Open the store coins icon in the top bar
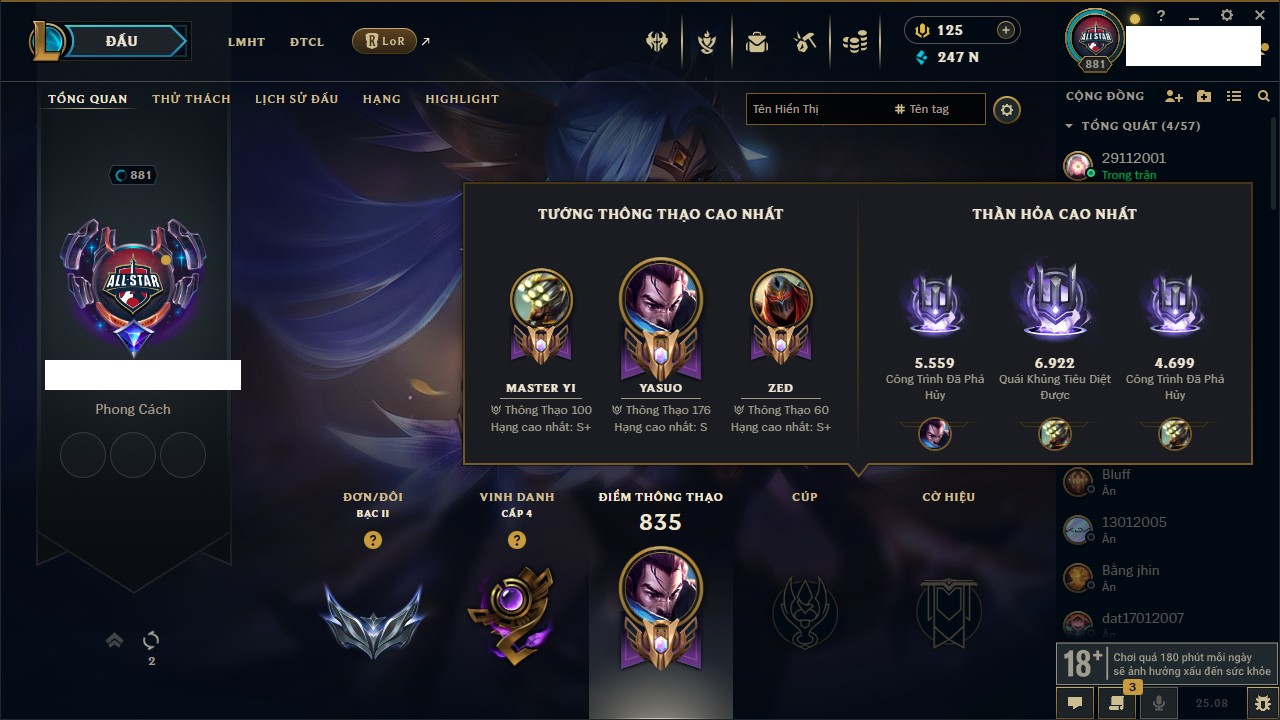The width and height of the screenshot is (1280, 720). point(854,42)
